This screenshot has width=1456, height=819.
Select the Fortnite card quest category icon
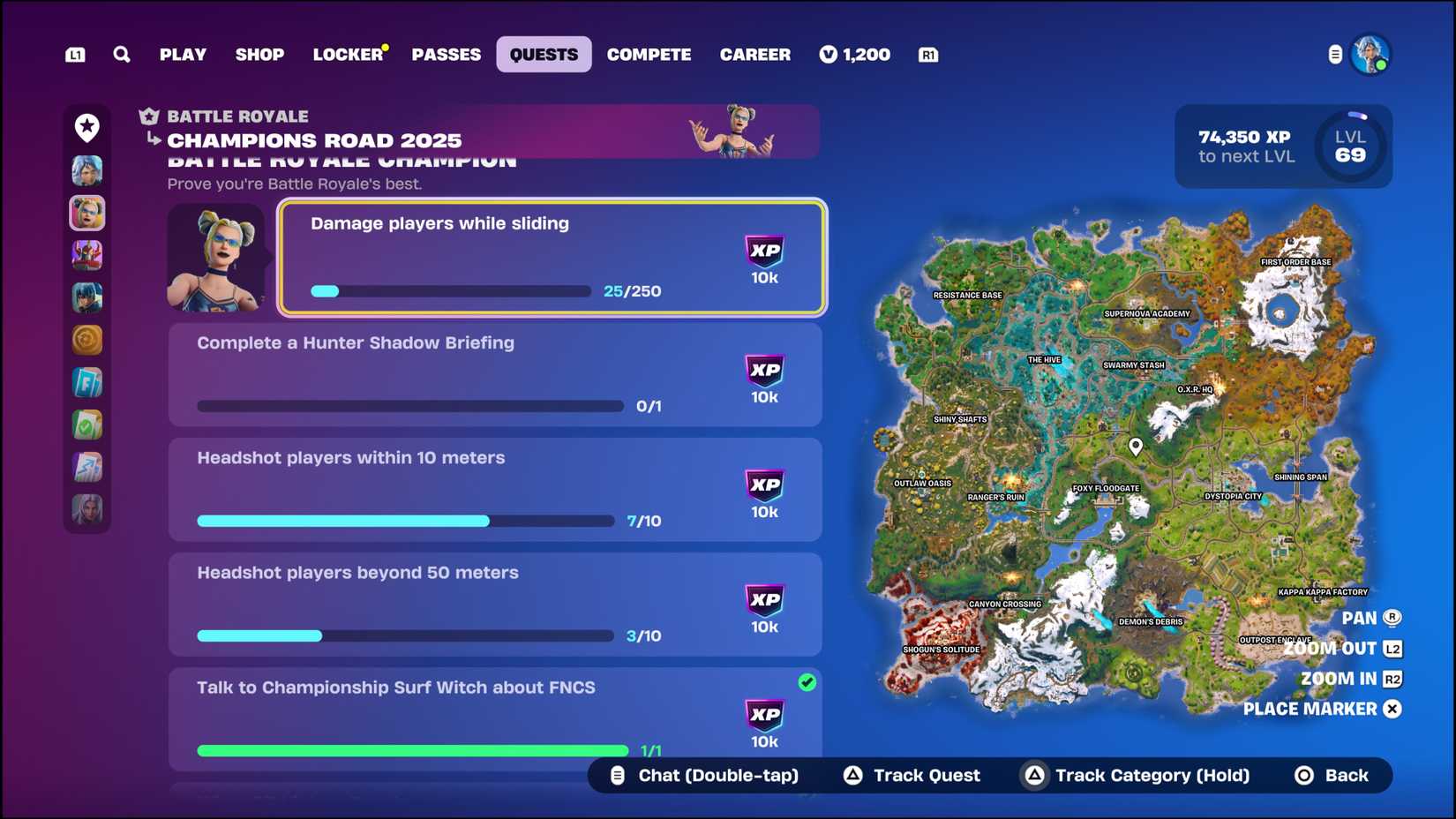87,382
